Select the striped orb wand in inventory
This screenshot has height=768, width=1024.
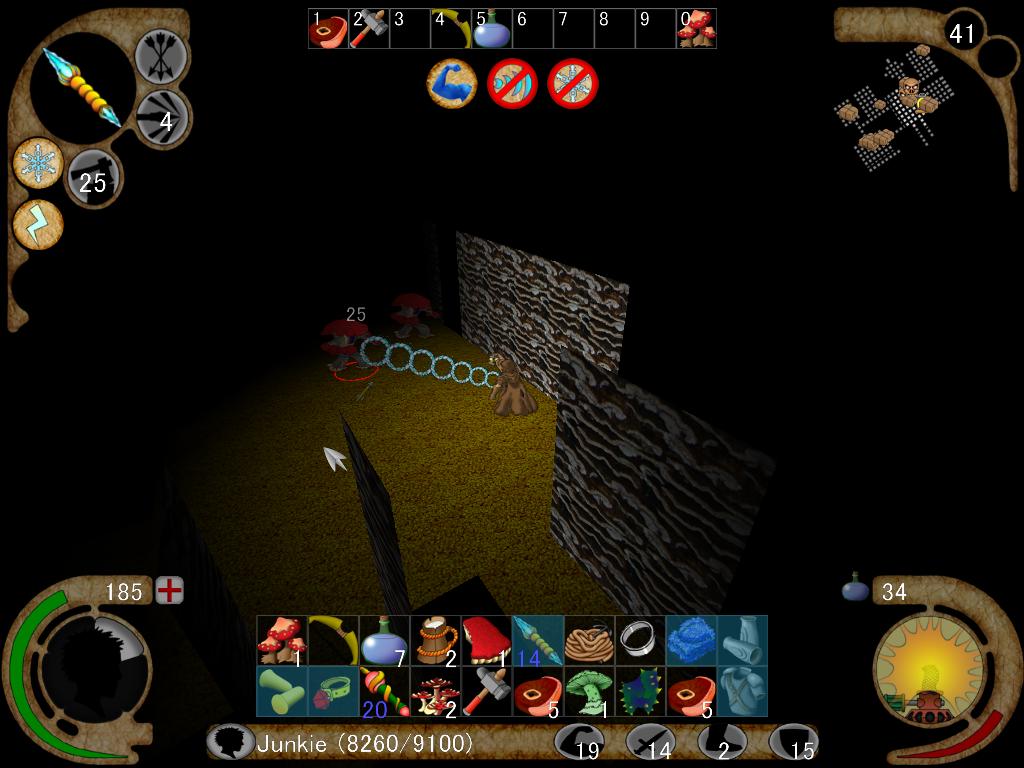[384, 691]
